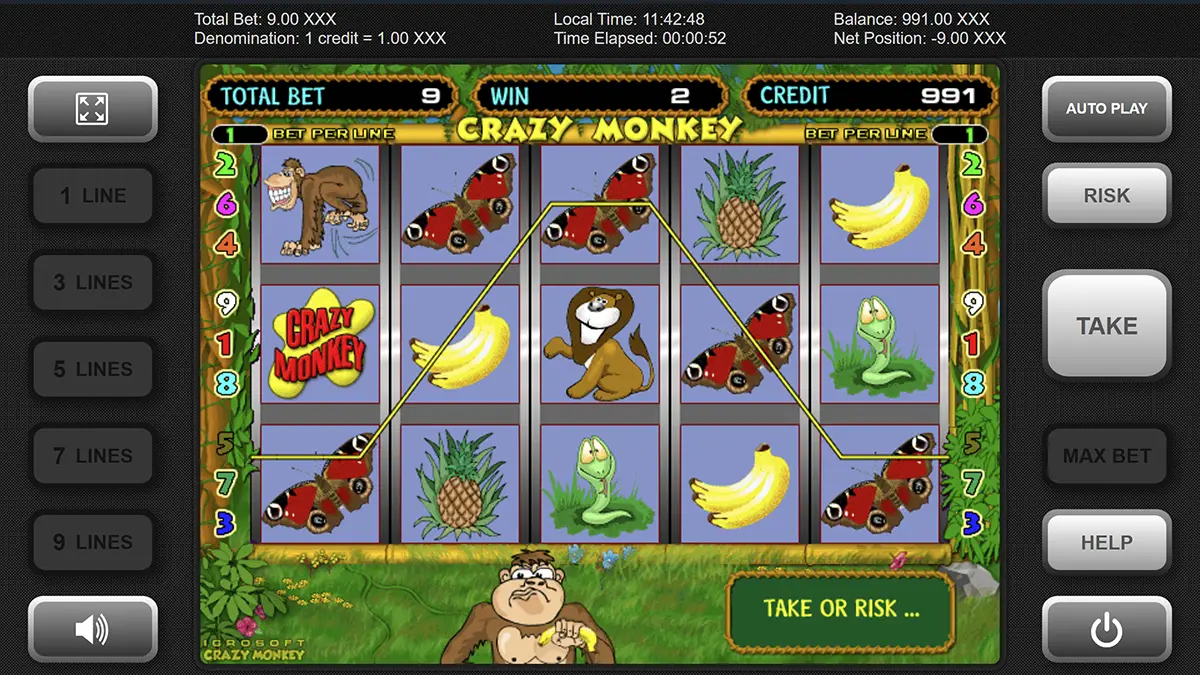Click the RISK button to gamble winnings
The image size is (1200, 675).
[x=1106, y=196]
